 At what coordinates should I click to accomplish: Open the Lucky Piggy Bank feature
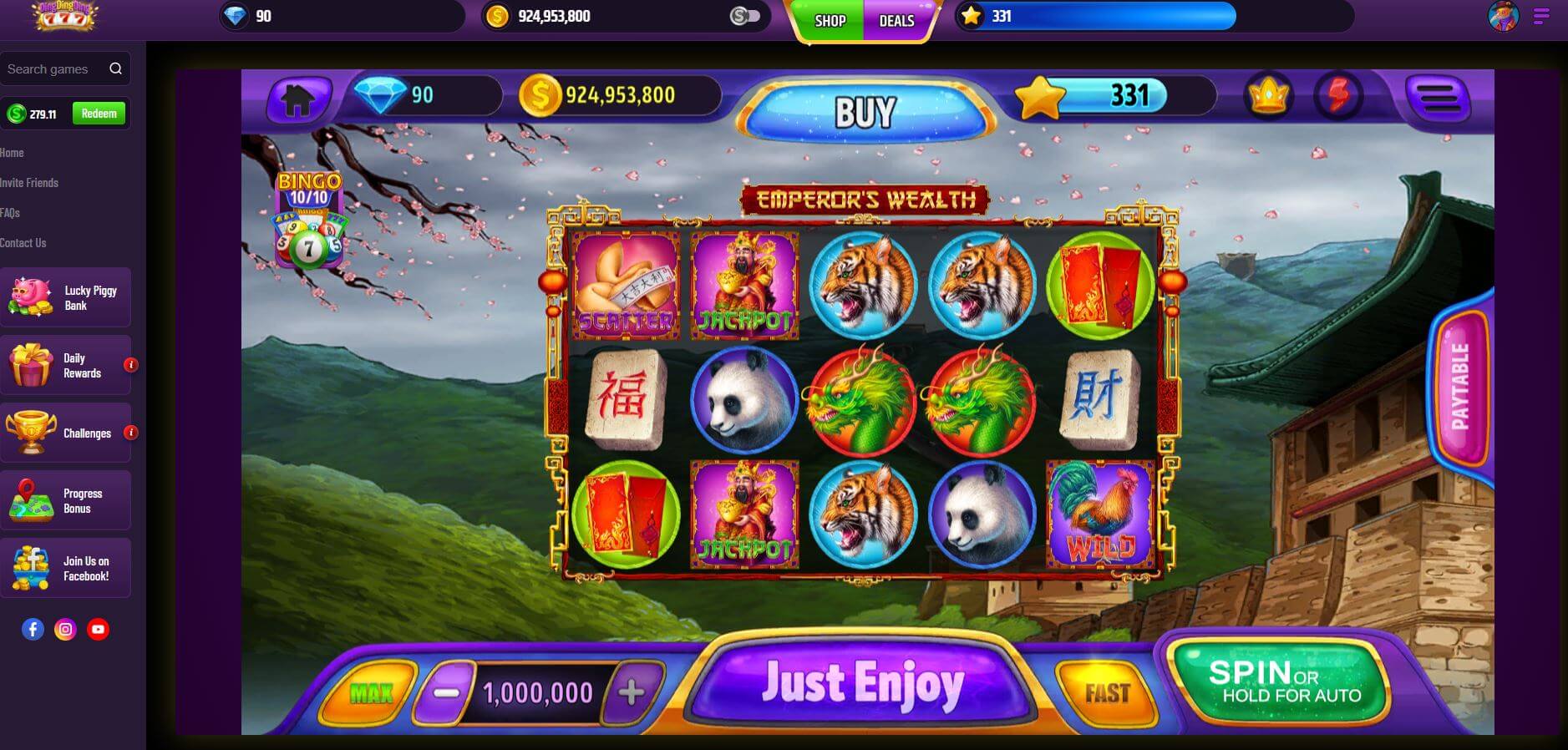click(67, 297)
